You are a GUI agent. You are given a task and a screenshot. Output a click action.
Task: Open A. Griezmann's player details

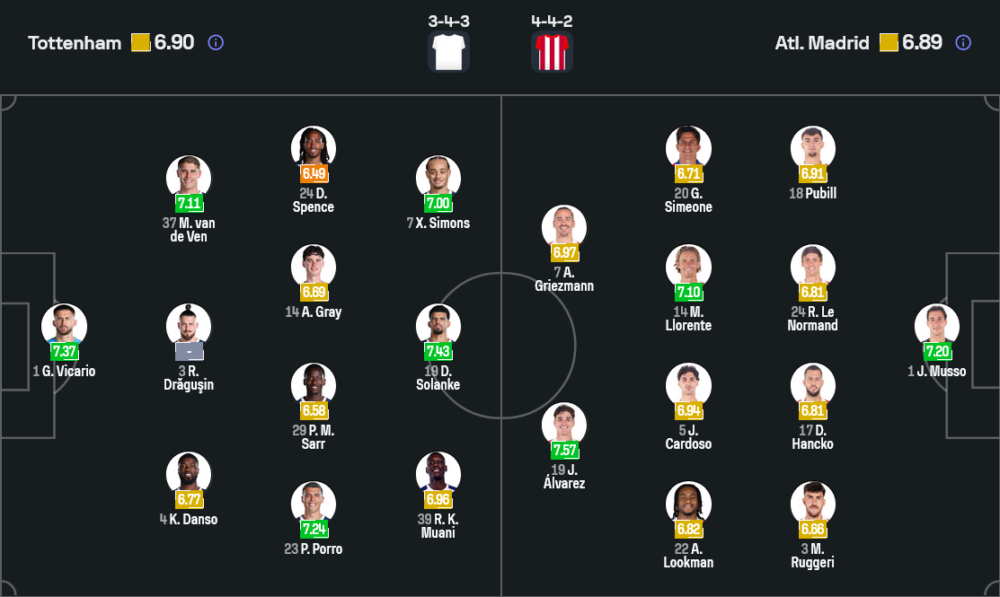564,228
